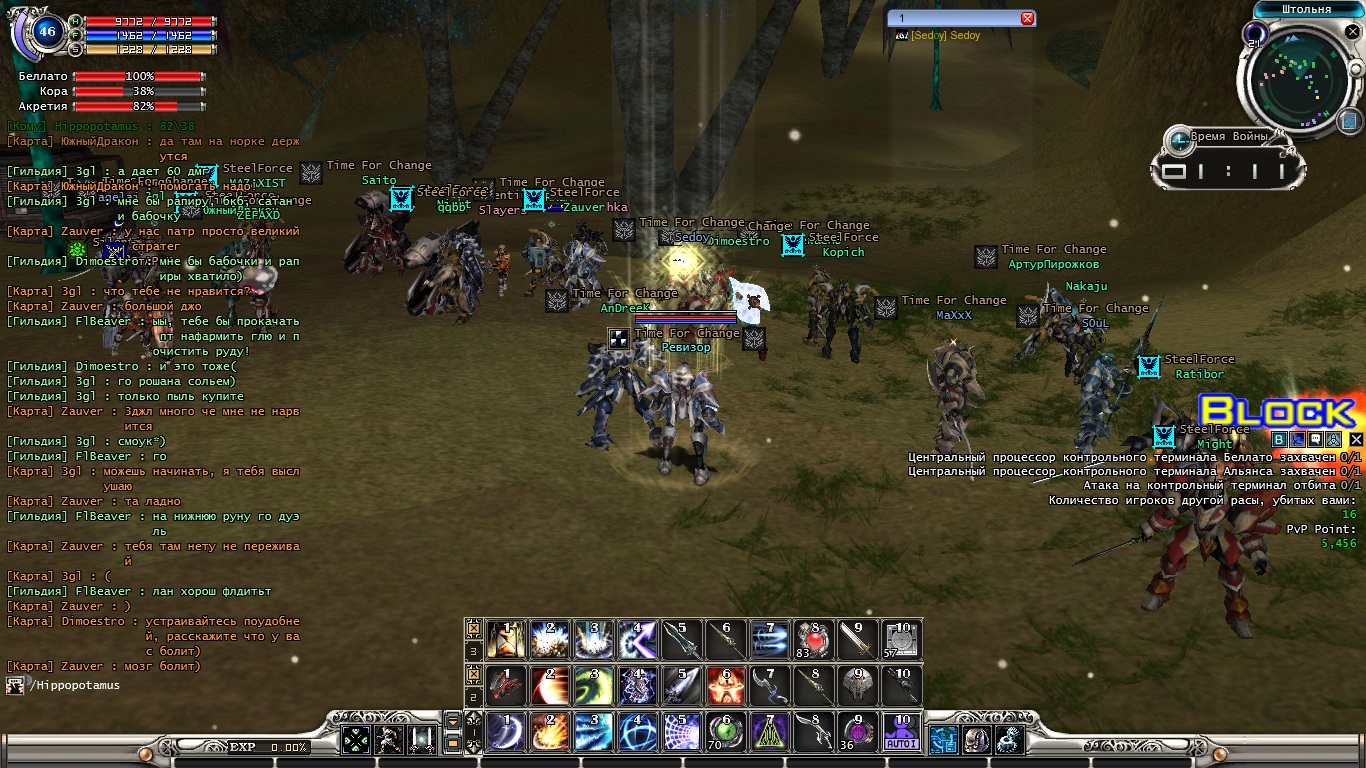1366x768 pixels.
Task: Select the B tab in the info panel
Action: pyautogui.click(x=1279, y=439)
